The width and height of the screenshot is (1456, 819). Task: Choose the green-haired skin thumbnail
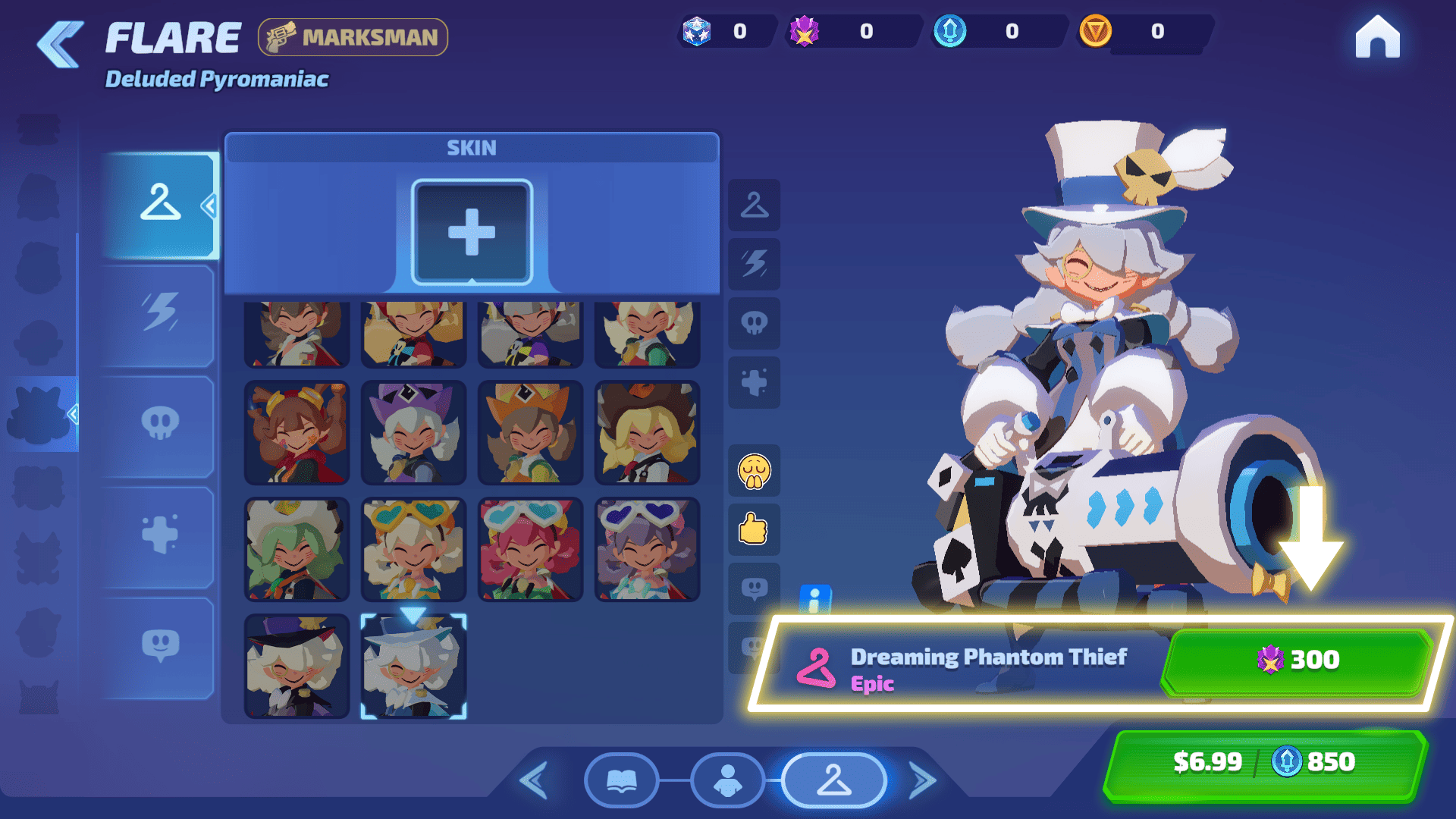[x=297, y=550]
